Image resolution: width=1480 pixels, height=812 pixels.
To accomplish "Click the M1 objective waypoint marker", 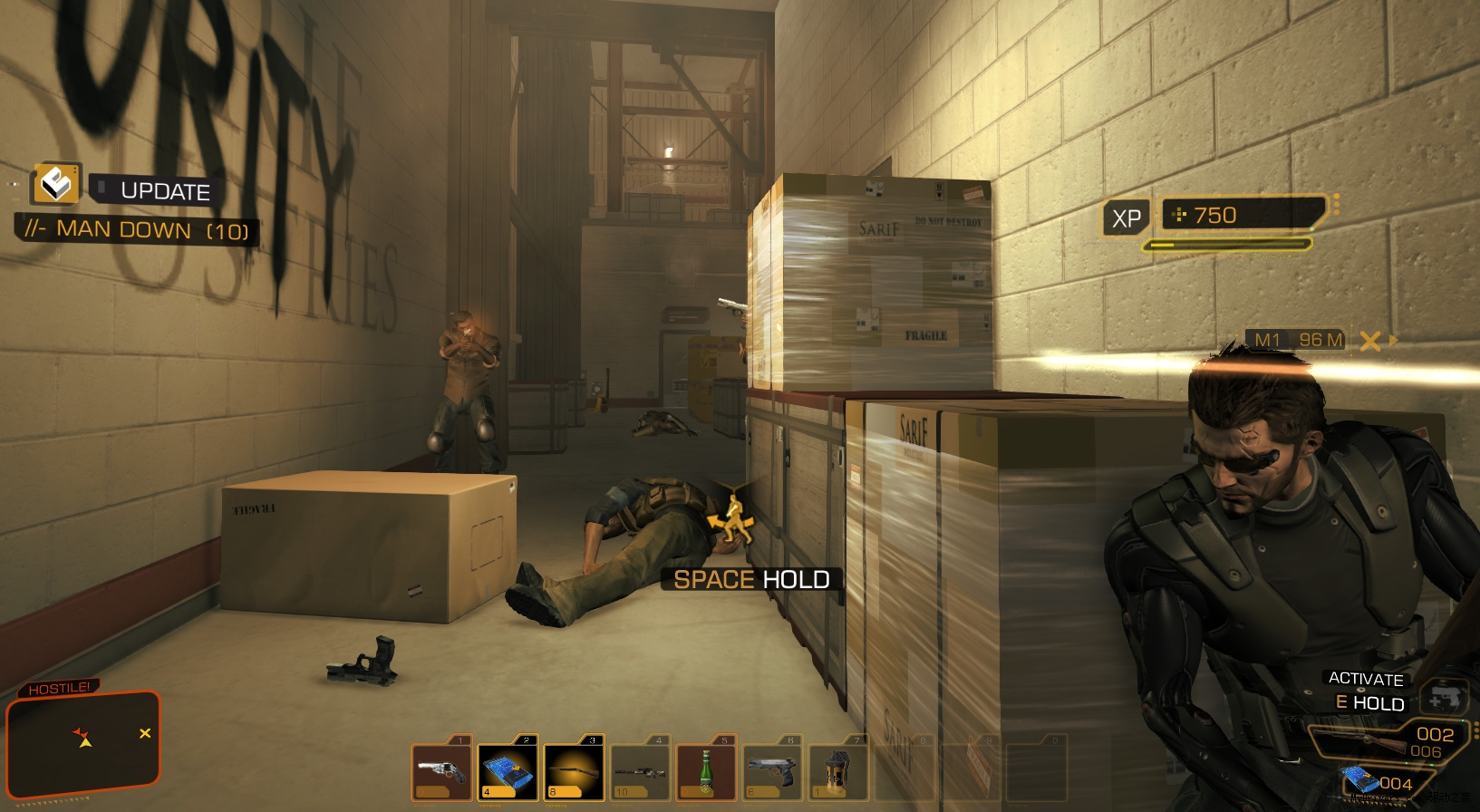I will [x=1369, y=341].
